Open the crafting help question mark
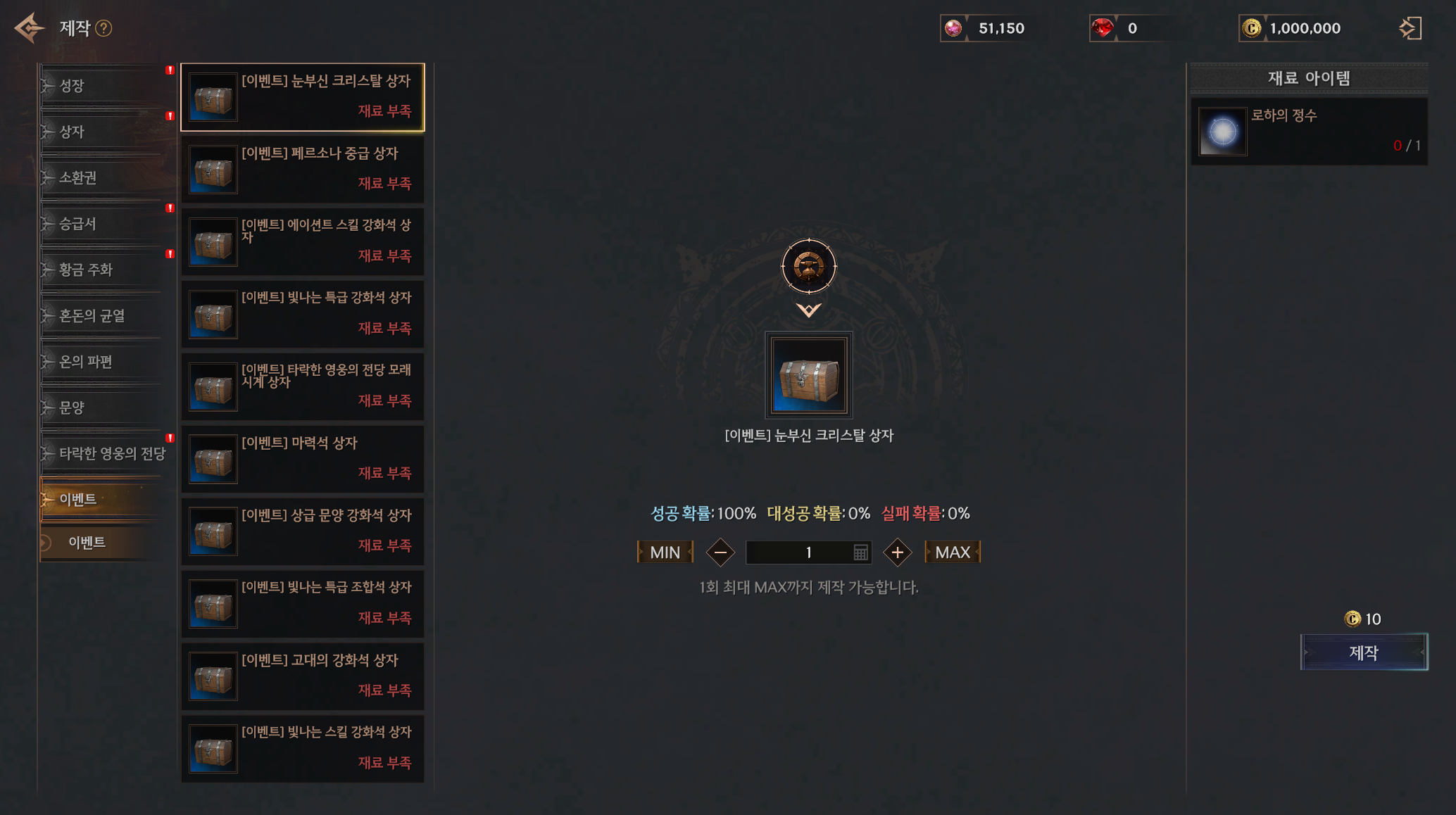The height and width of the screenshot is (815, 1456). [103, 28]
